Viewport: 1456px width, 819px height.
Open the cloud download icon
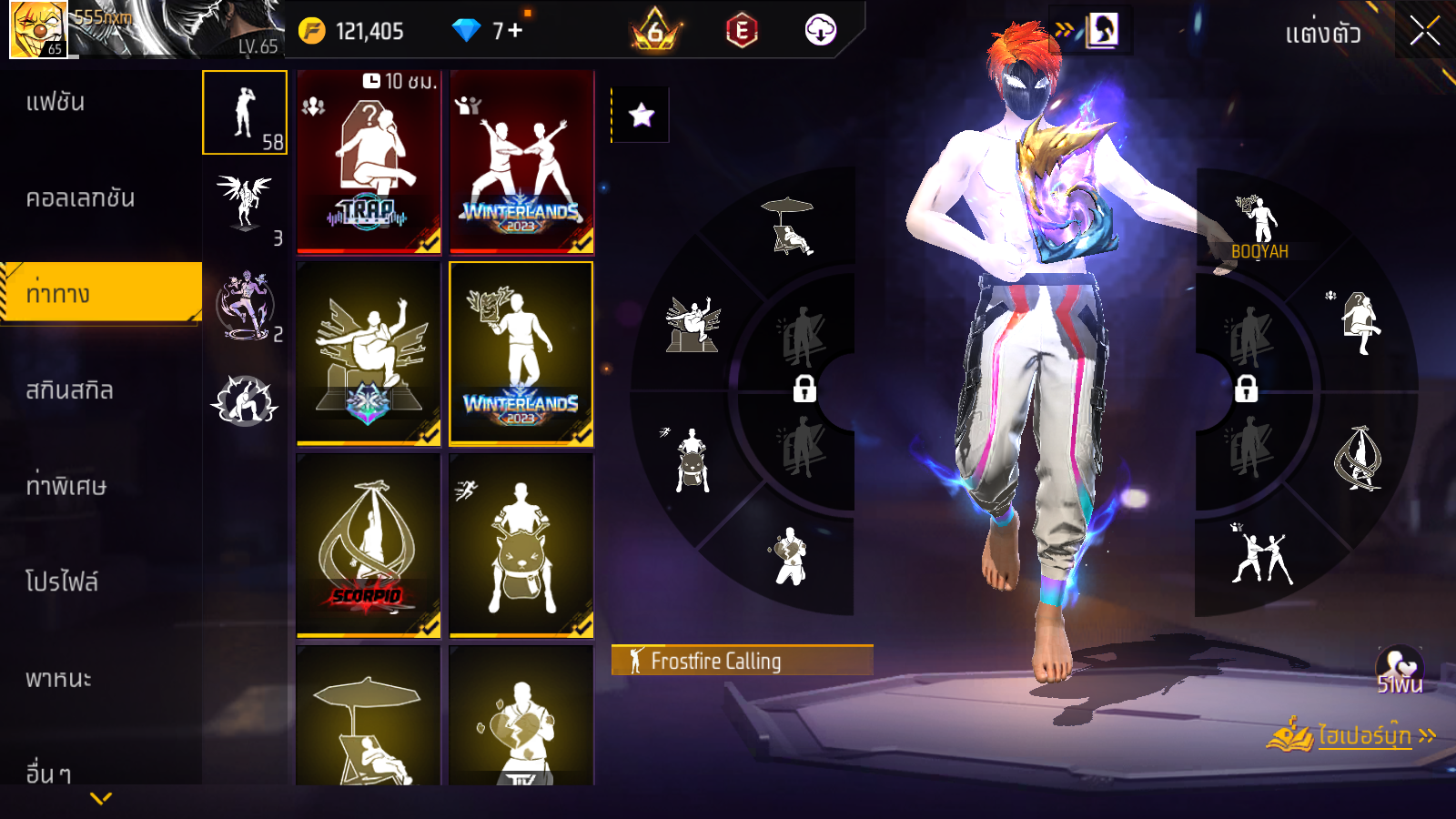[820, 31]
